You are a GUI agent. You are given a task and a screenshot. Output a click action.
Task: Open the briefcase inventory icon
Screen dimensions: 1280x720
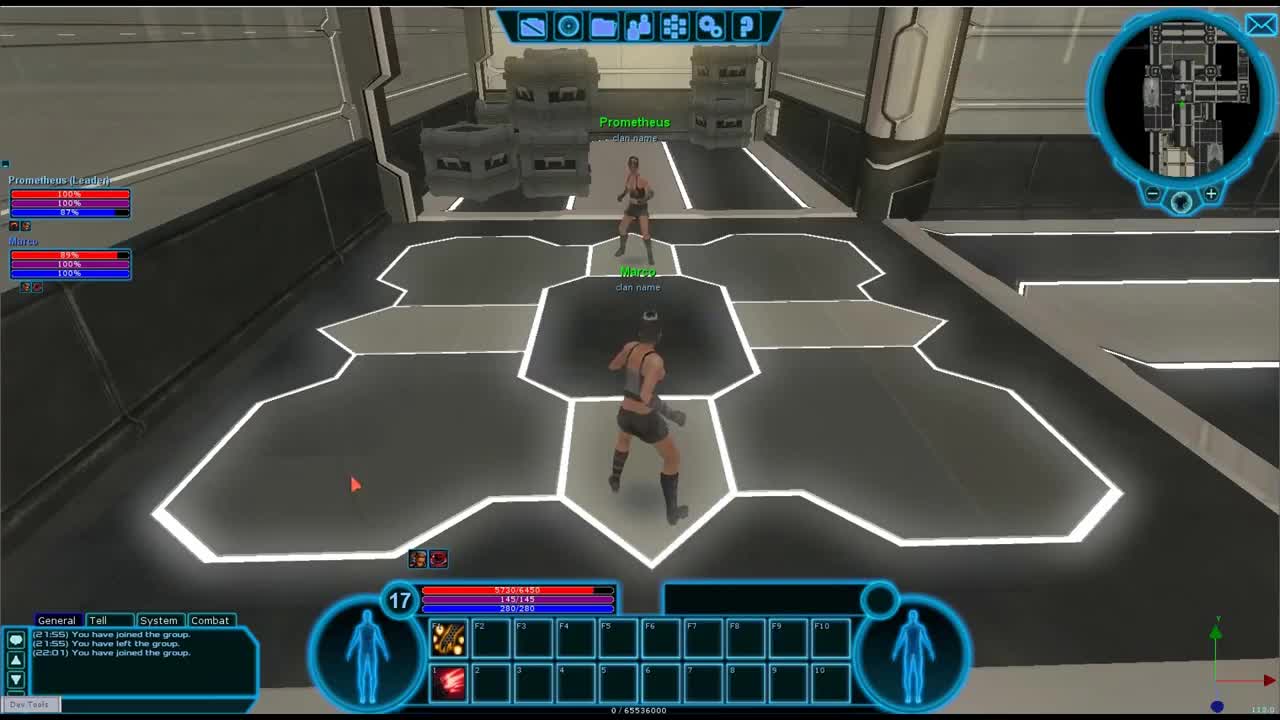[x=532, y=27]
